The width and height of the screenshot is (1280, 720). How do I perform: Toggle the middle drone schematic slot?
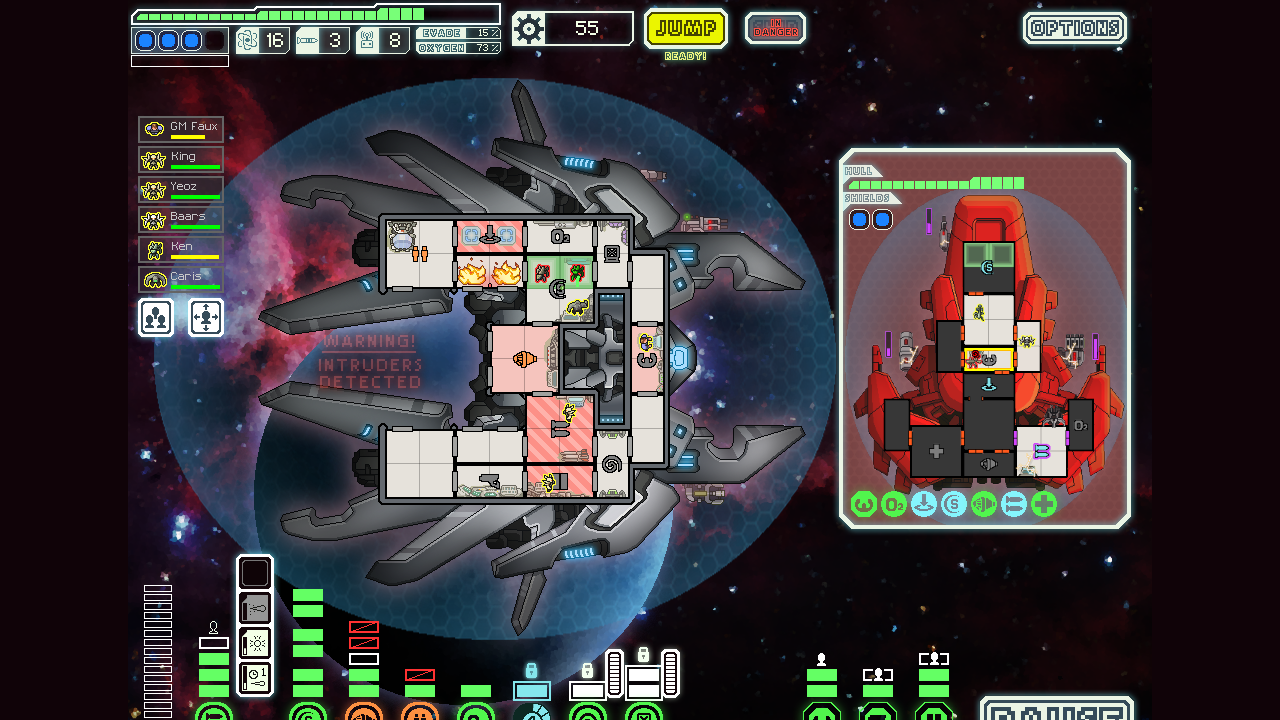pyautogui.click(x=255, y=643)
